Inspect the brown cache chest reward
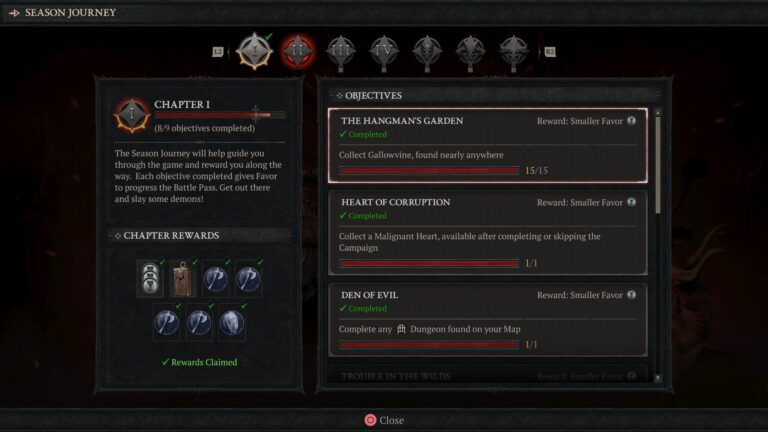This screenshot has height=432, width=768. point(183,281)
